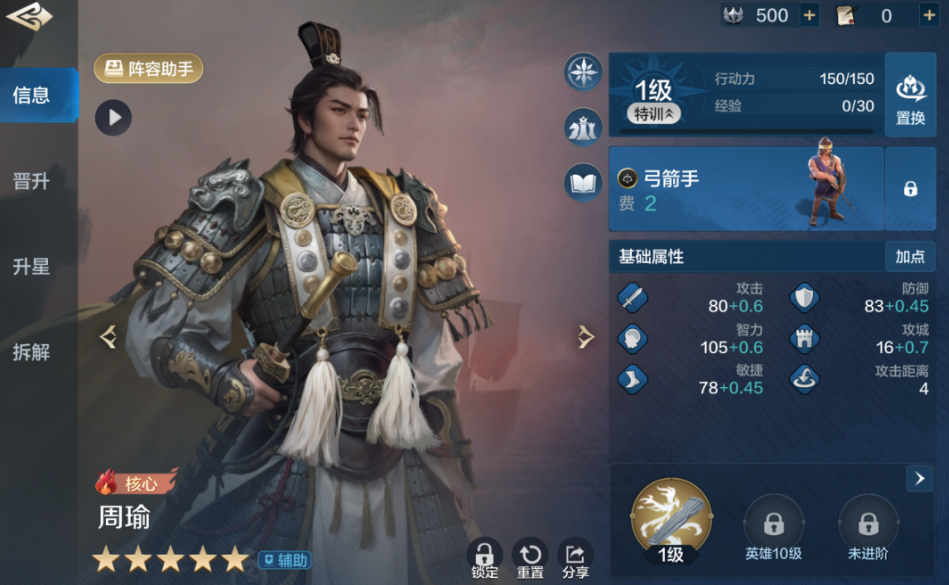Select the 升星 tab
The width and height of the screenshot is (949, 585).
pyautogui.click(x=32, y=267)
